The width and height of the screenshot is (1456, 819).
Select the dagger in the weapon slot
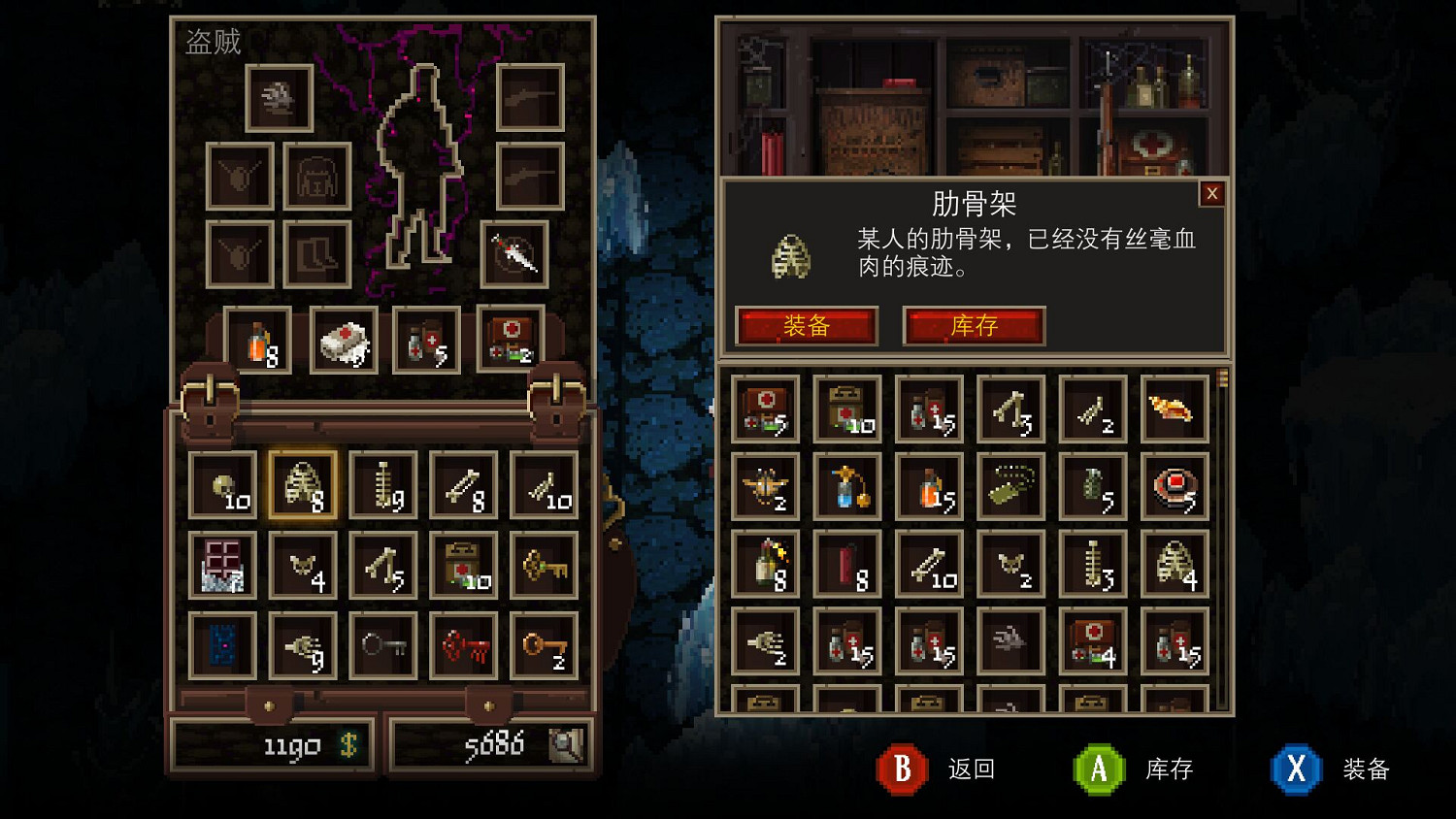pos(514,254)
